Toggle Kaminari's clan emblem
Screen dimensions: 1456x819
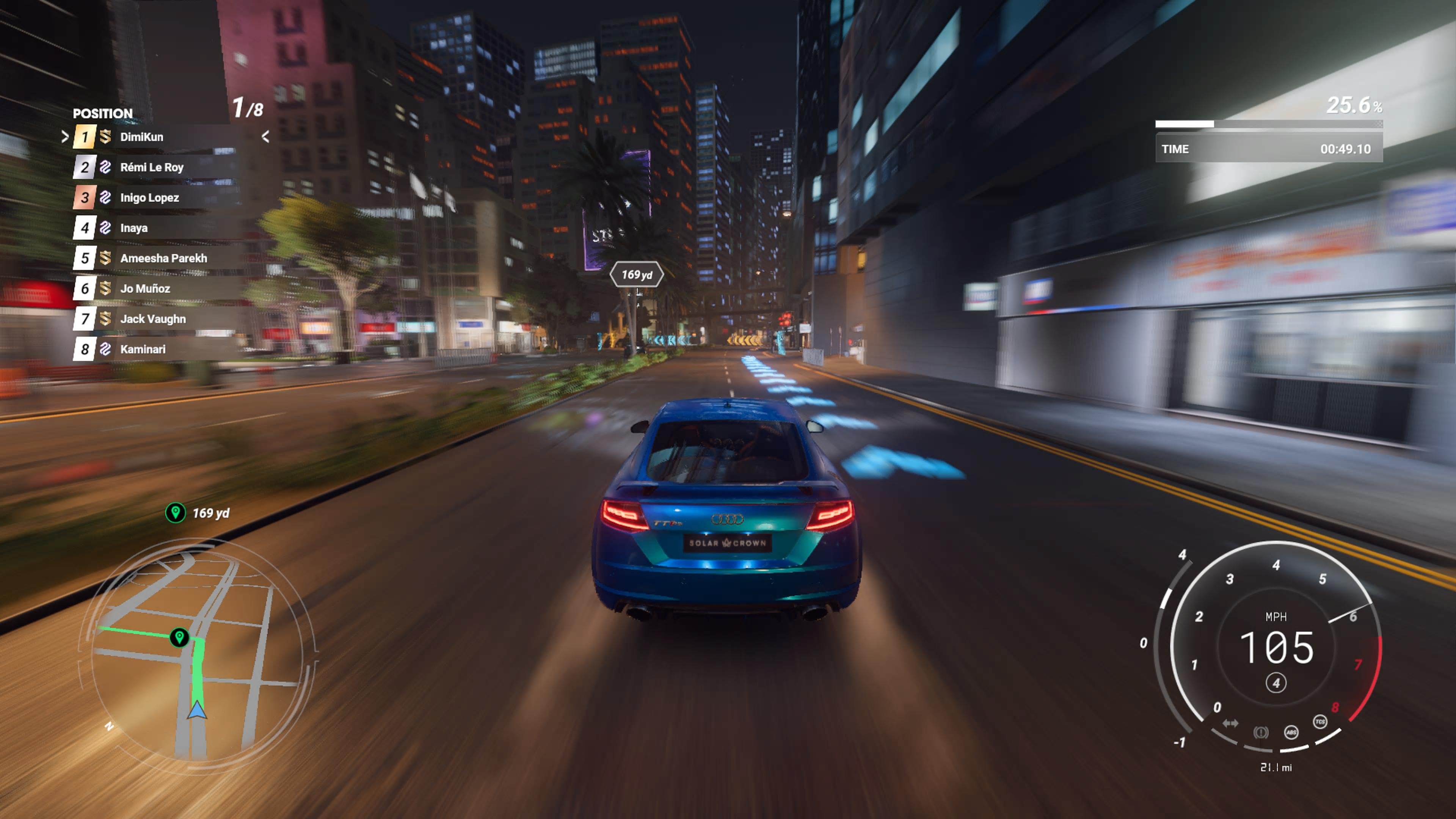(x=105, y=349)
